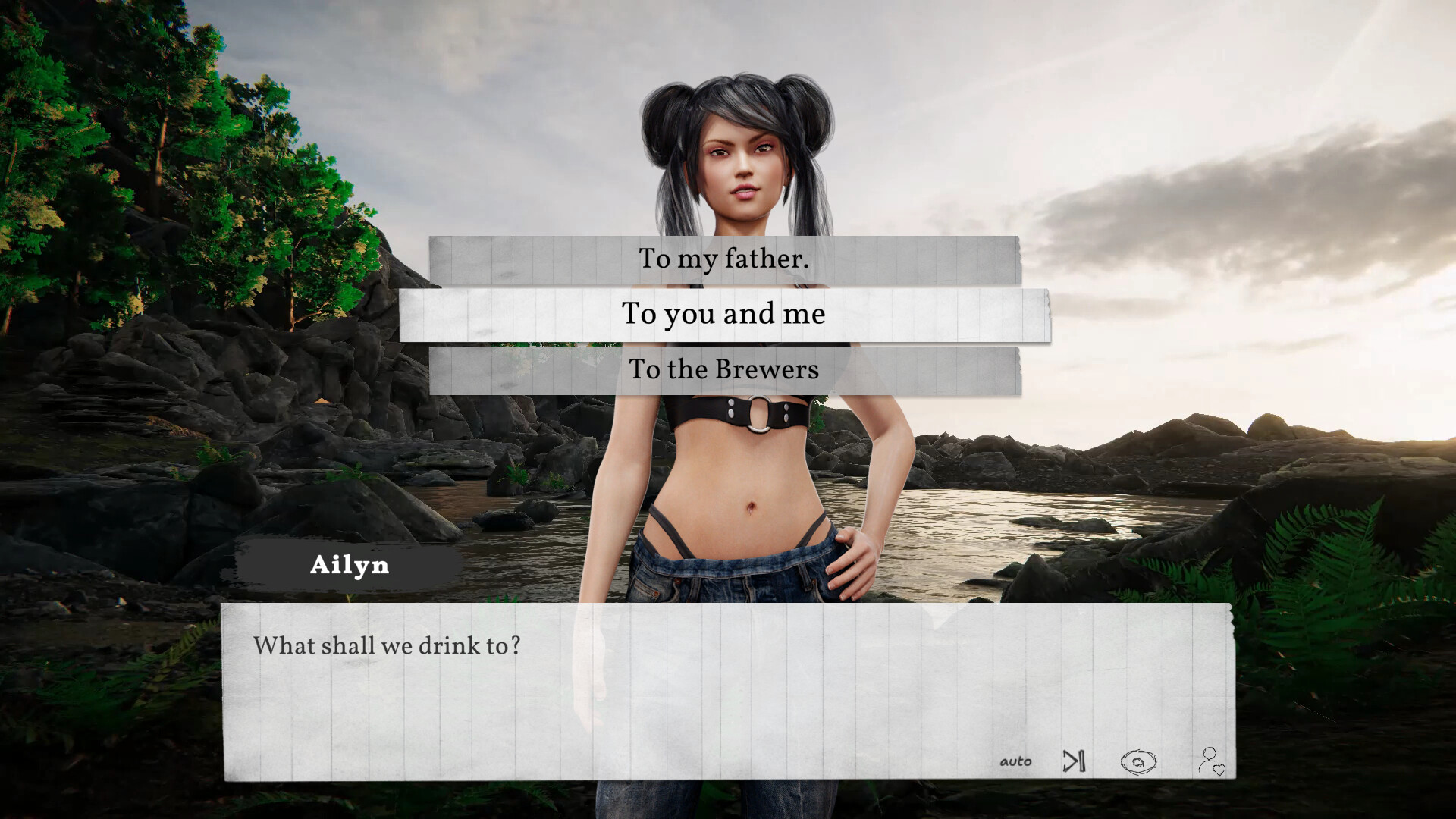The image size is (1456, 819).
Task: Click the Ailyn name label
Action: pyautogui.click(x=350, y=565)
